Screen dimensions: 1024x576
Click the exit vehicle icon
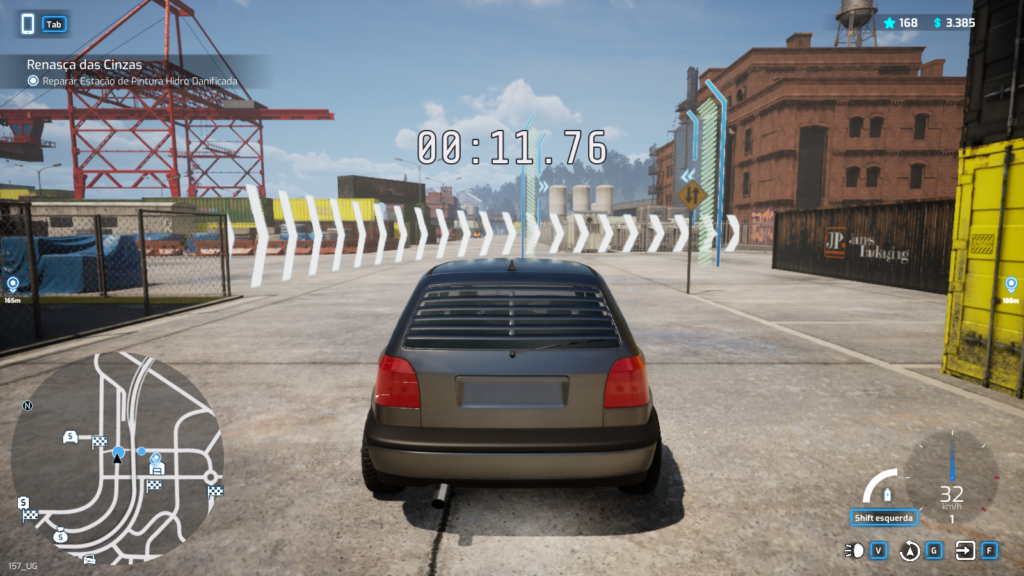965,550
